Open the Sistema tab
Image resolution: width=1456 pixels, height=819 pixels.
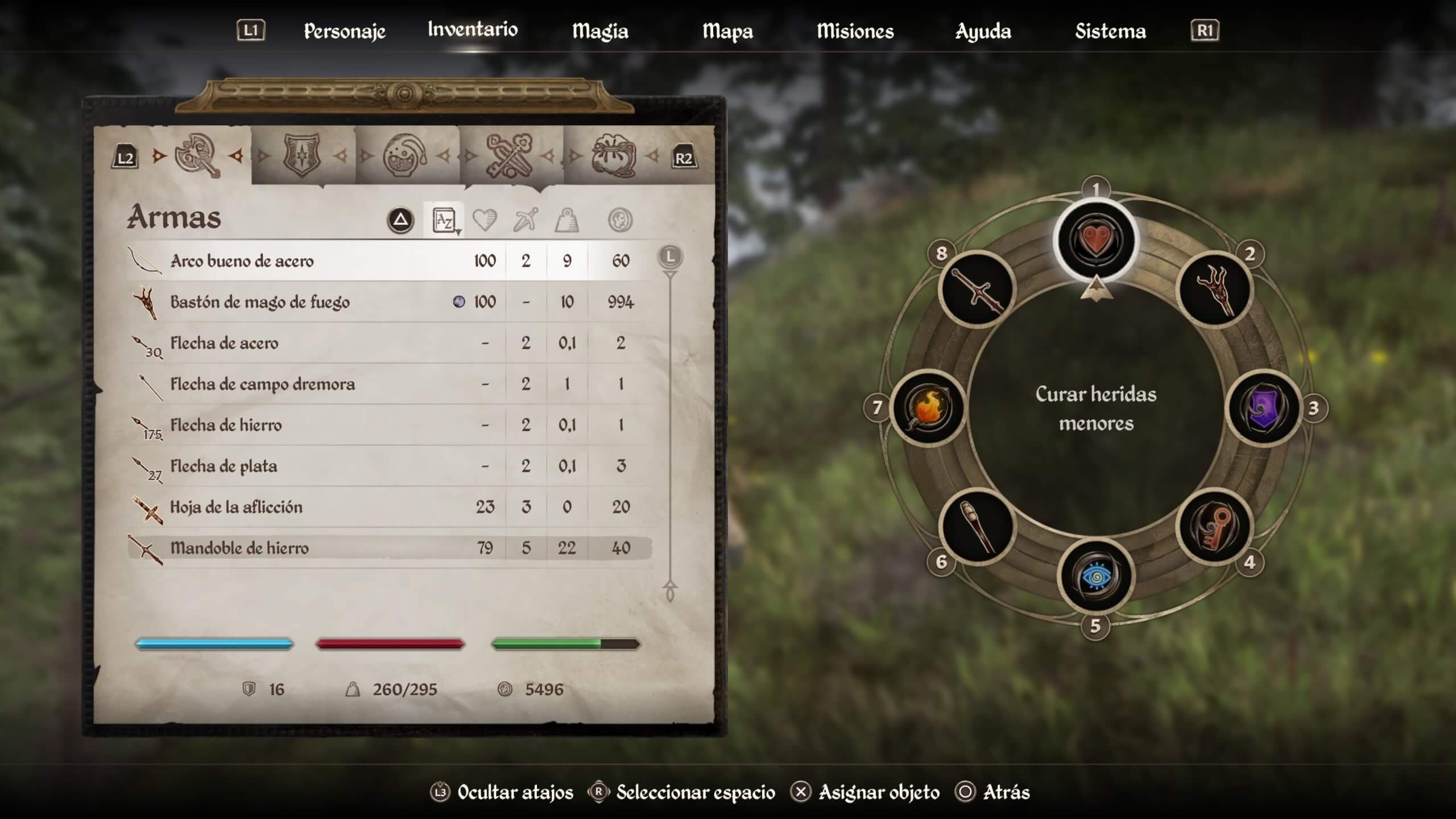coord(1110,31)
